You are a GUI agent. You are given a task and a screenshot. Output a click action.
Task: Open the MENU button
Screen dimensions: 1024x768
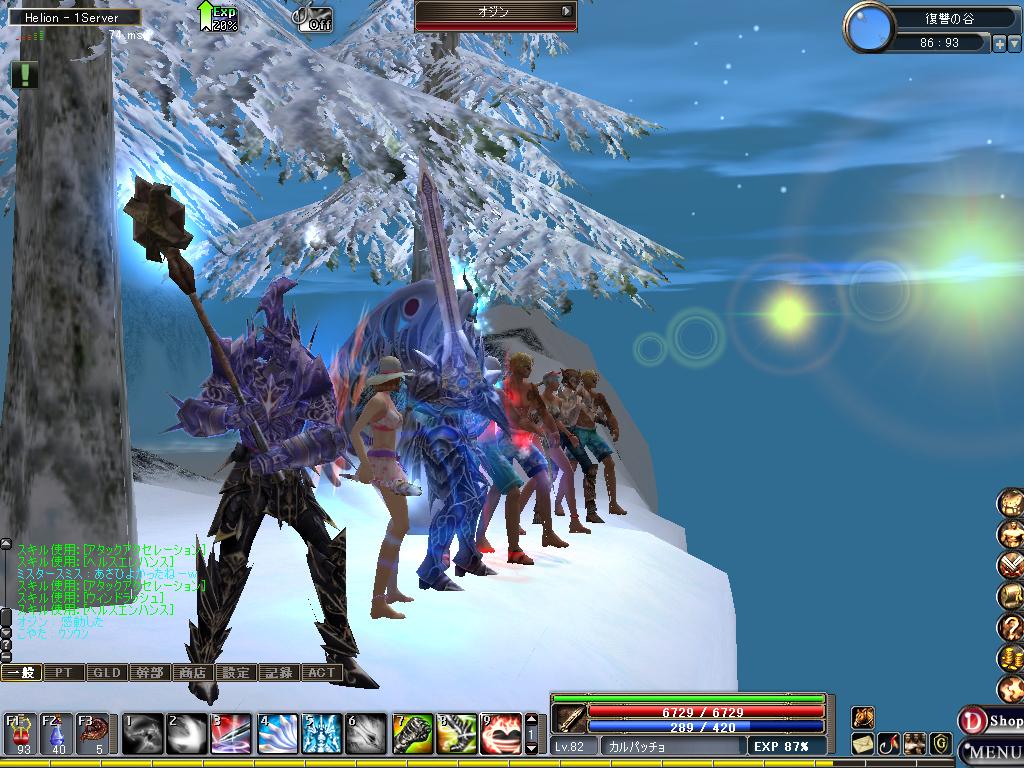pyautogui.click(x=992, y=751)
